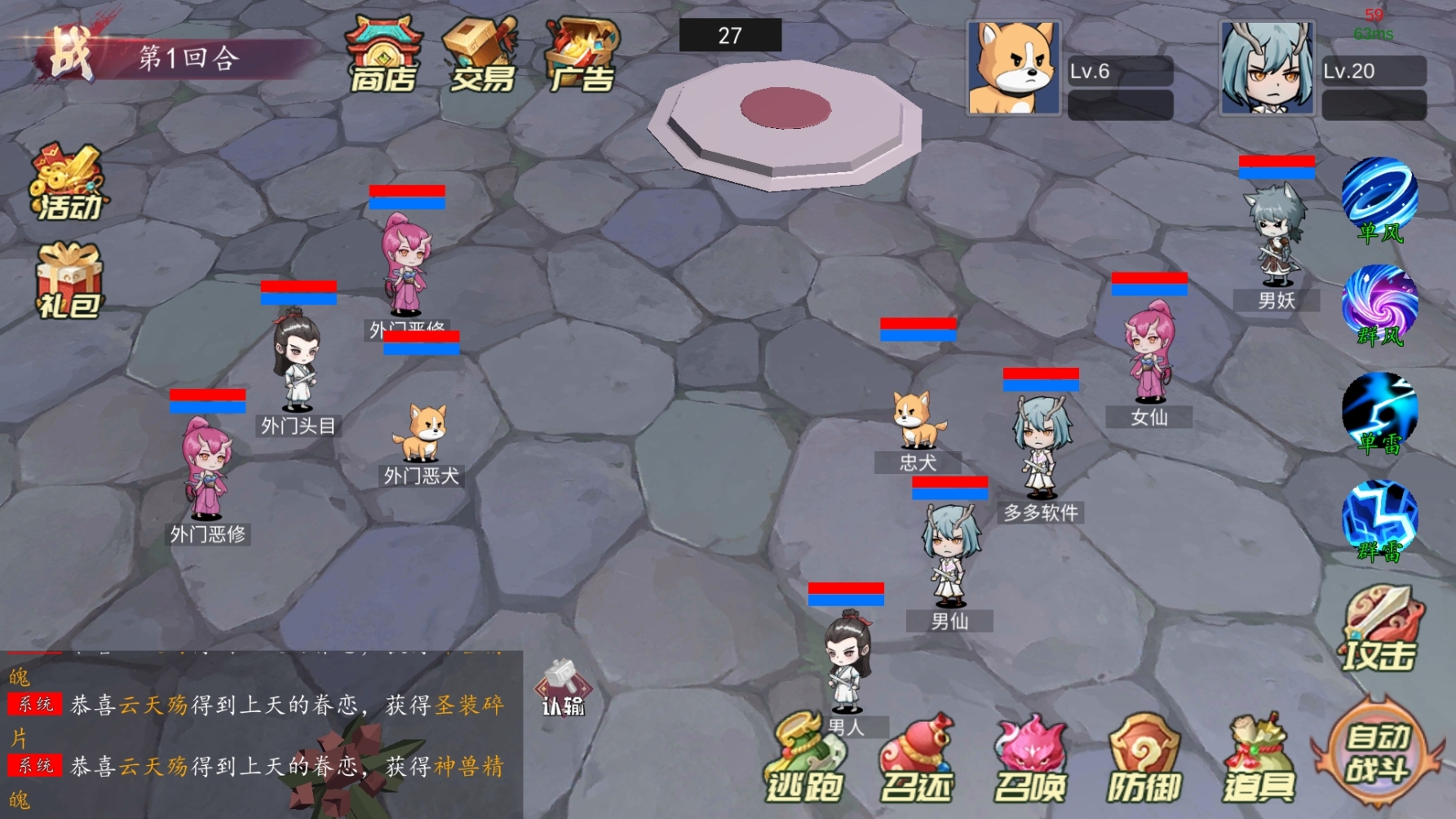Screen dimensions: 1456x819
Task: Choose the 召唤 summon command
Action: (x=1030, y=759)
